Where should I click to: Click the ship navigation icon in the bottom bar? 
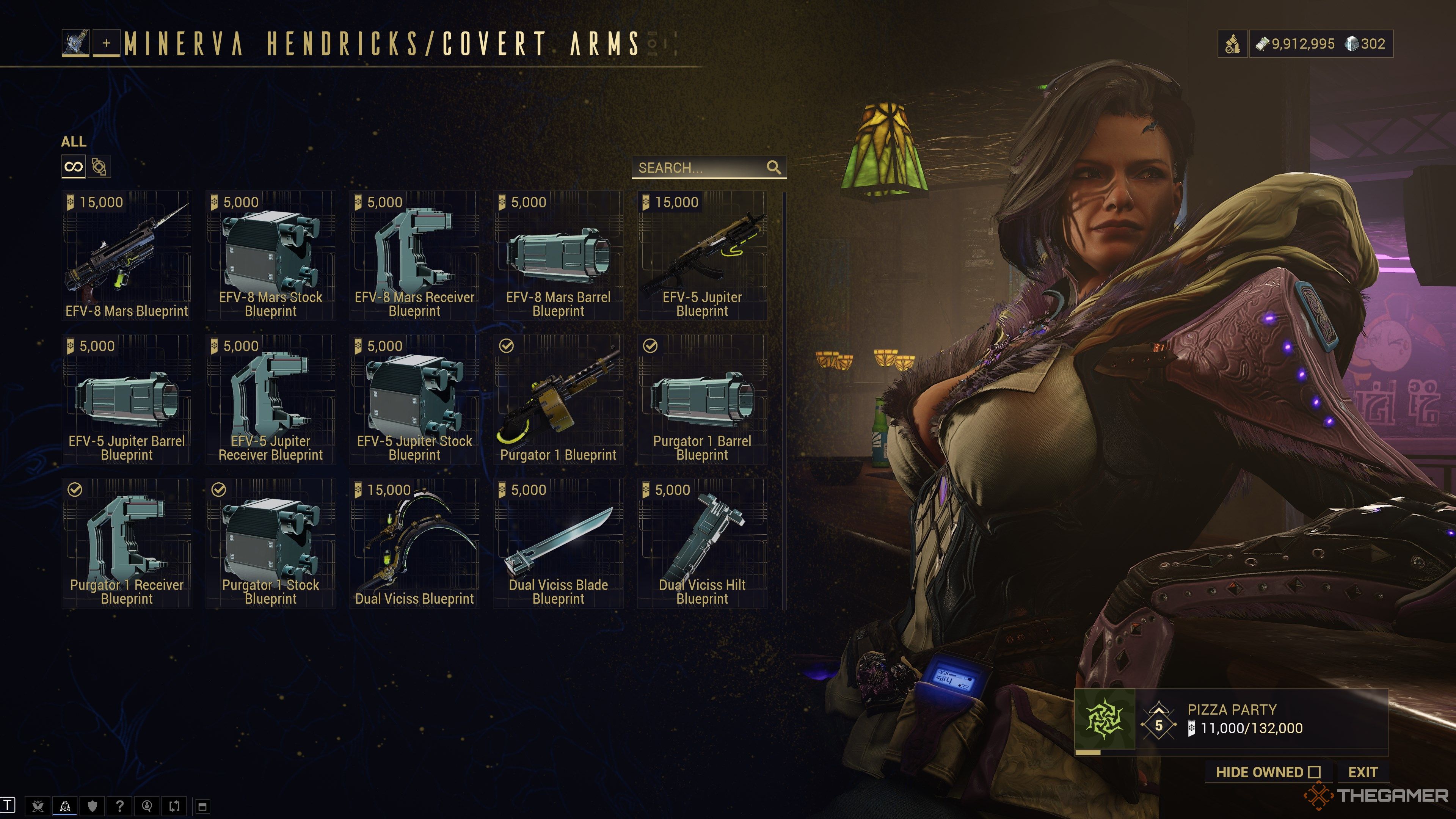(65, 806)
